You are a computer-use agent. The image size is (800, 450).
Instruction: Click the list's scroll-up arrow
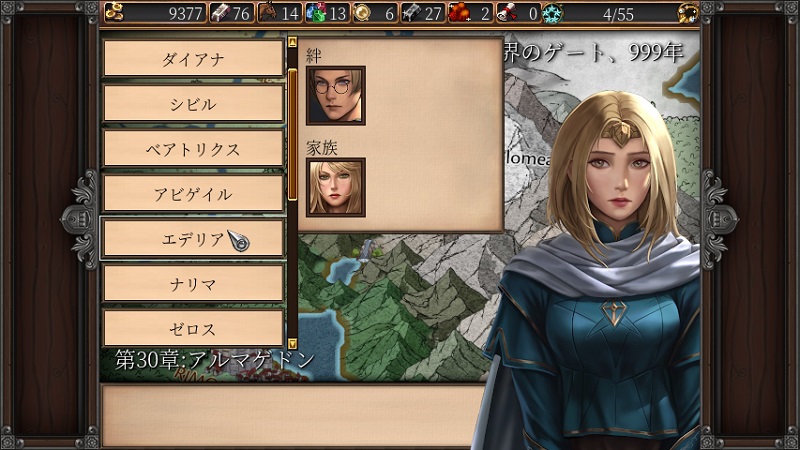coord(292,43)
